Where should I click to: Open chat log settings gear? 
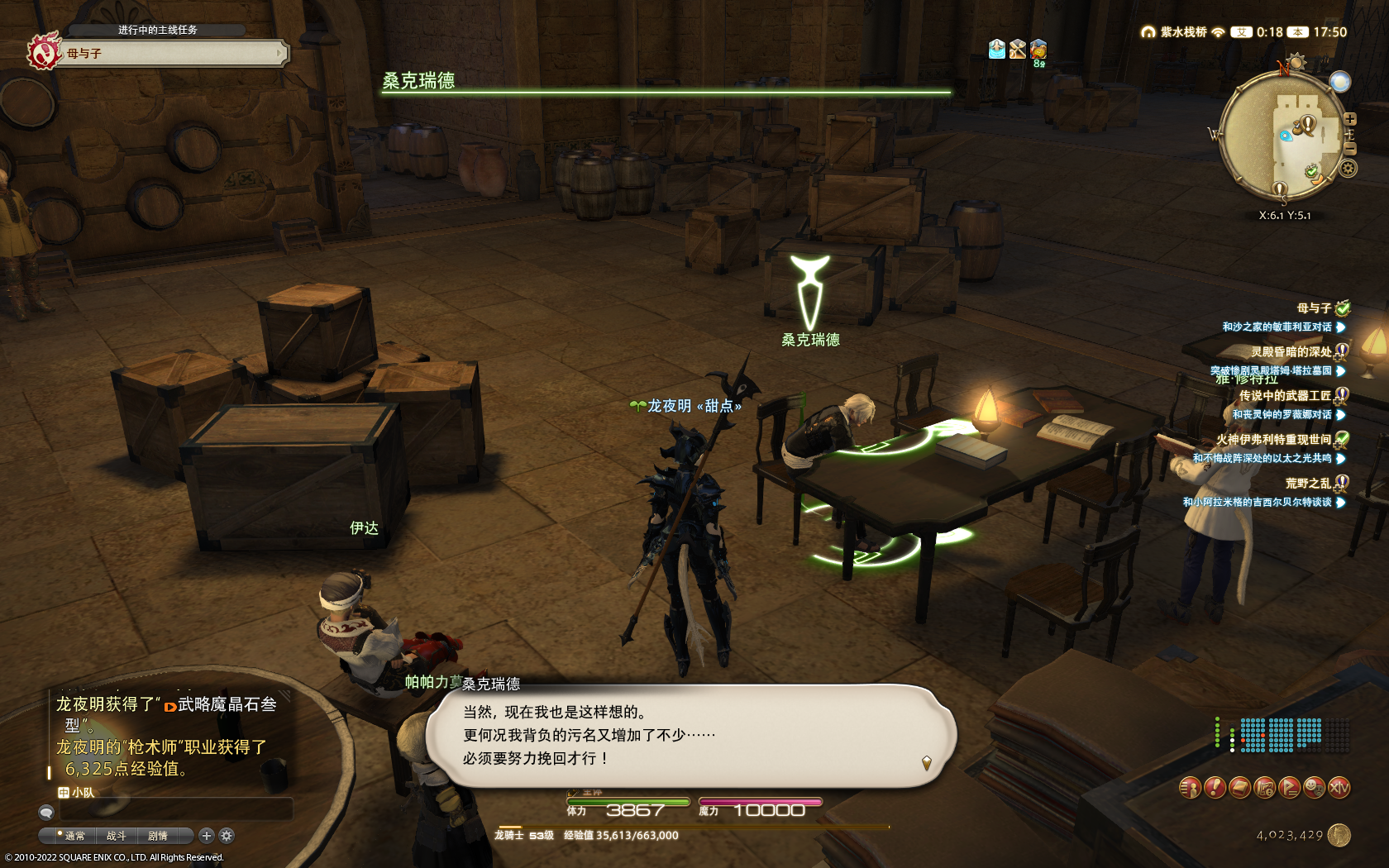[227, 836]
